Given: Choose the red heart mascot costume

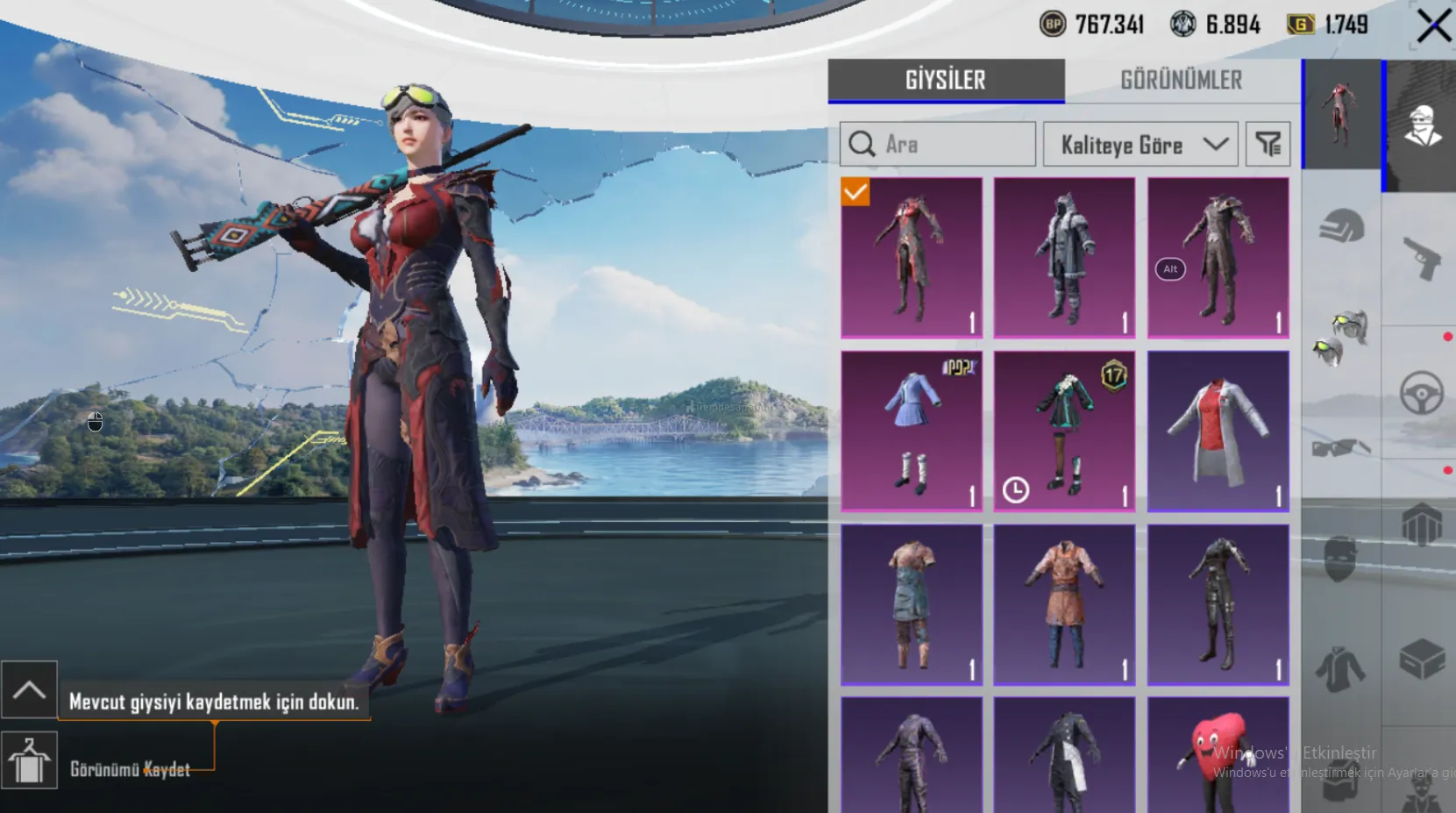Looking at the screenshot, I should 1218,756.
